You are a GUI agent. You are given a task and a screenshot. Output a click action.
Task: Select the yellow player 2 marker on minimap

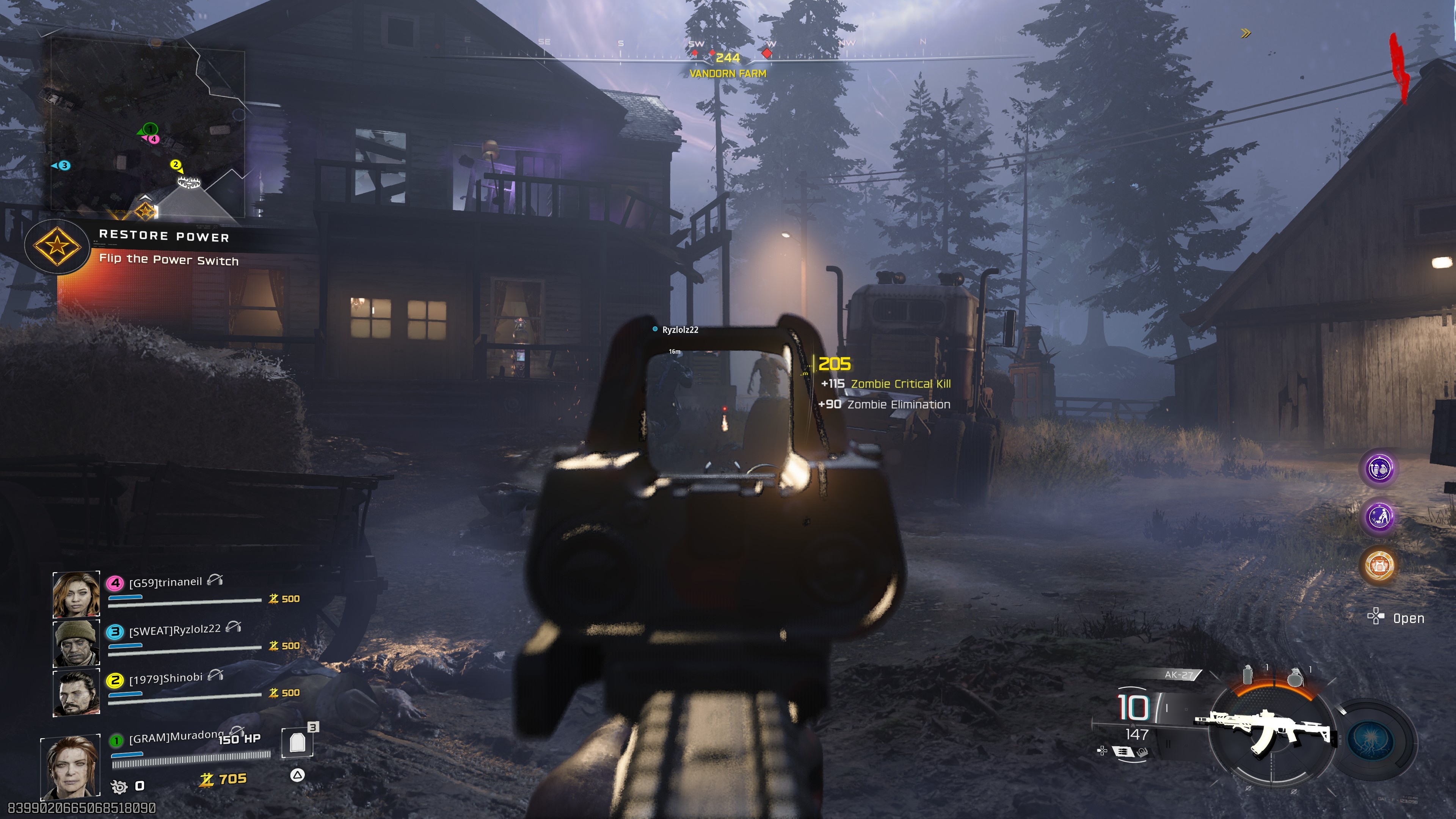[x=176, y=165]
